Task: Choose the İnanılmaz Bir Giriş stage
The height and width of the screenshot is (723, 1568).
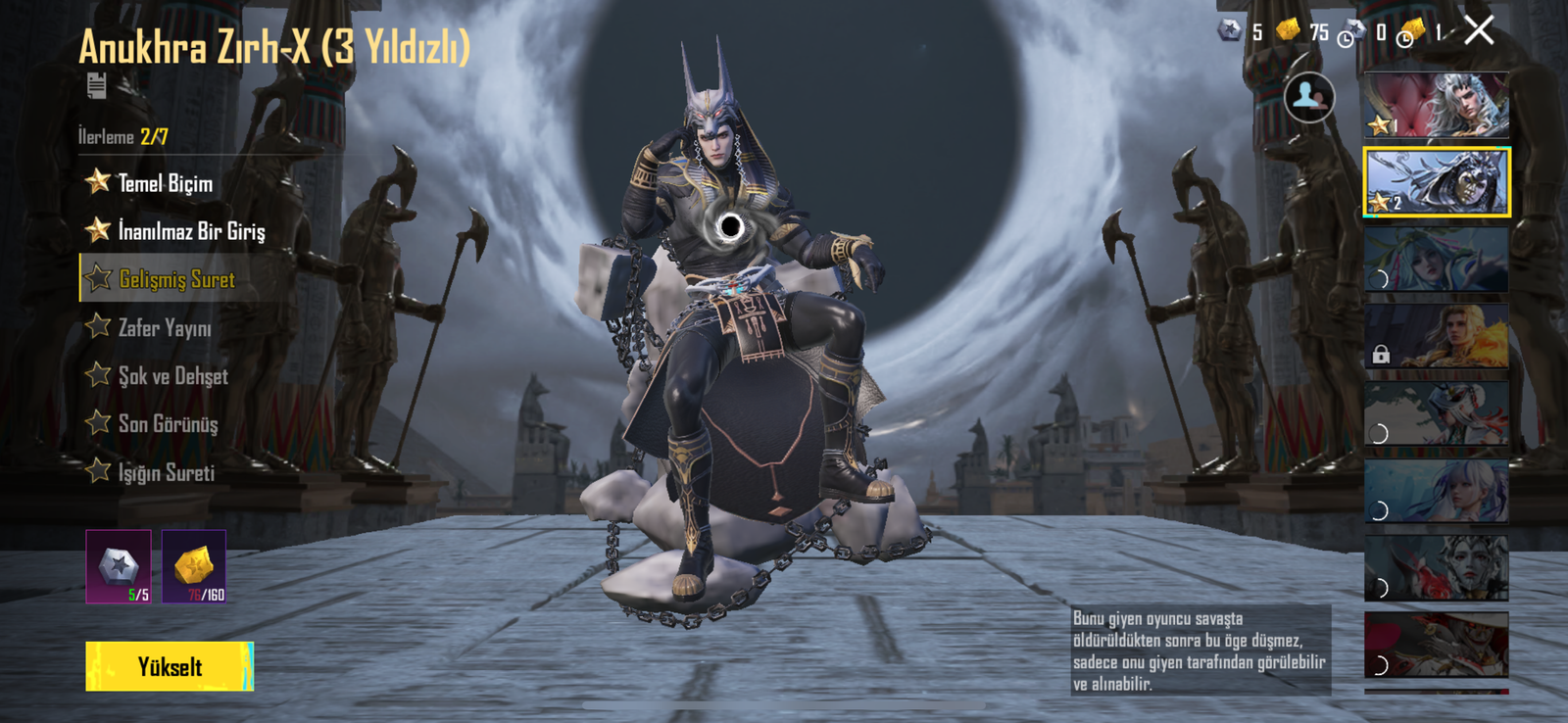Action: [190, 231]
